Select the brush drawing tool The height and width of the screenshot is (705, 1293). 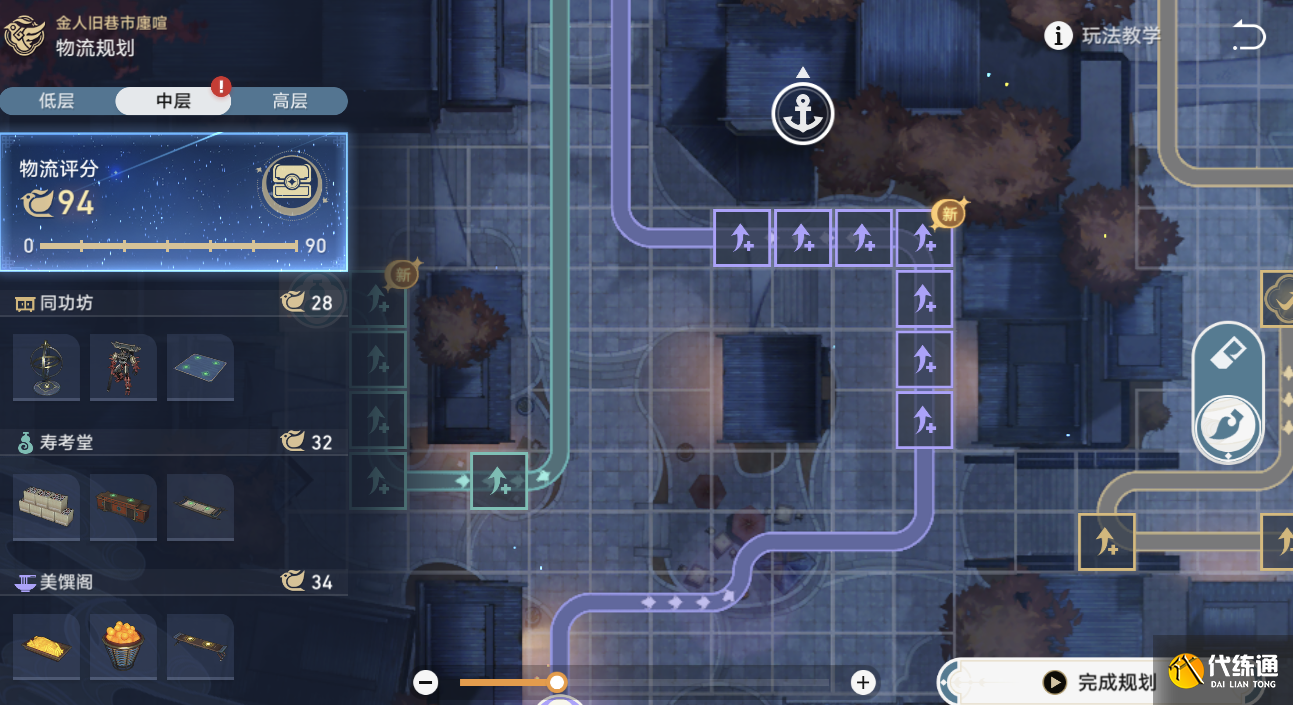point(1227,427)
